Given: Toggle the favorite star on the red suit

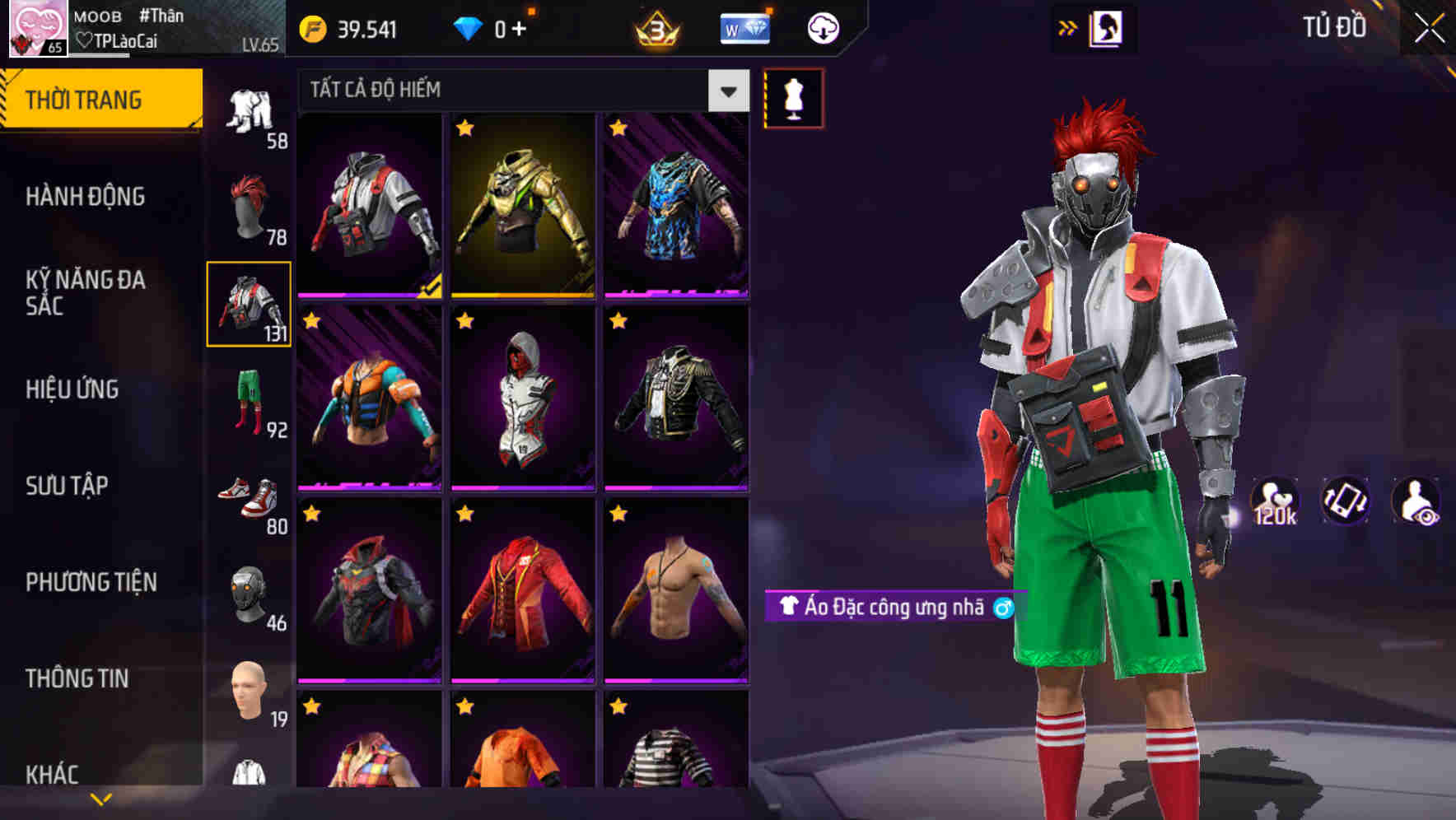Looking at the screenshot, I should [467, 515].
